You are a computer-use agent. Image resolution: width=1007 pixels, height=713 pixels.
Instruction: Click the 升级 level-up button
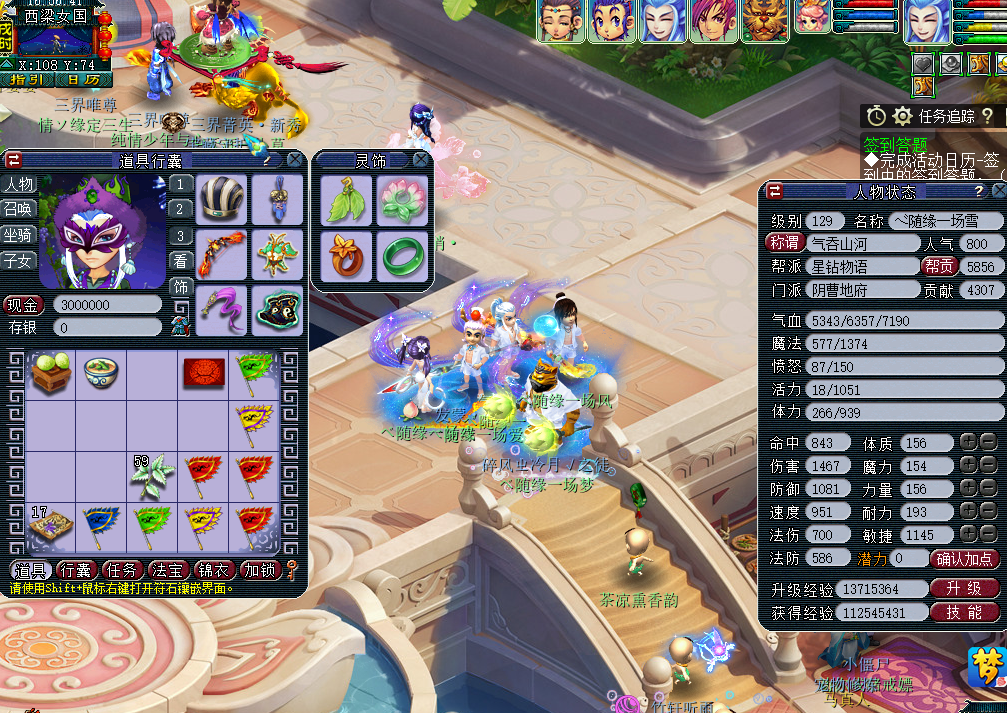click(x=964, y=589)
